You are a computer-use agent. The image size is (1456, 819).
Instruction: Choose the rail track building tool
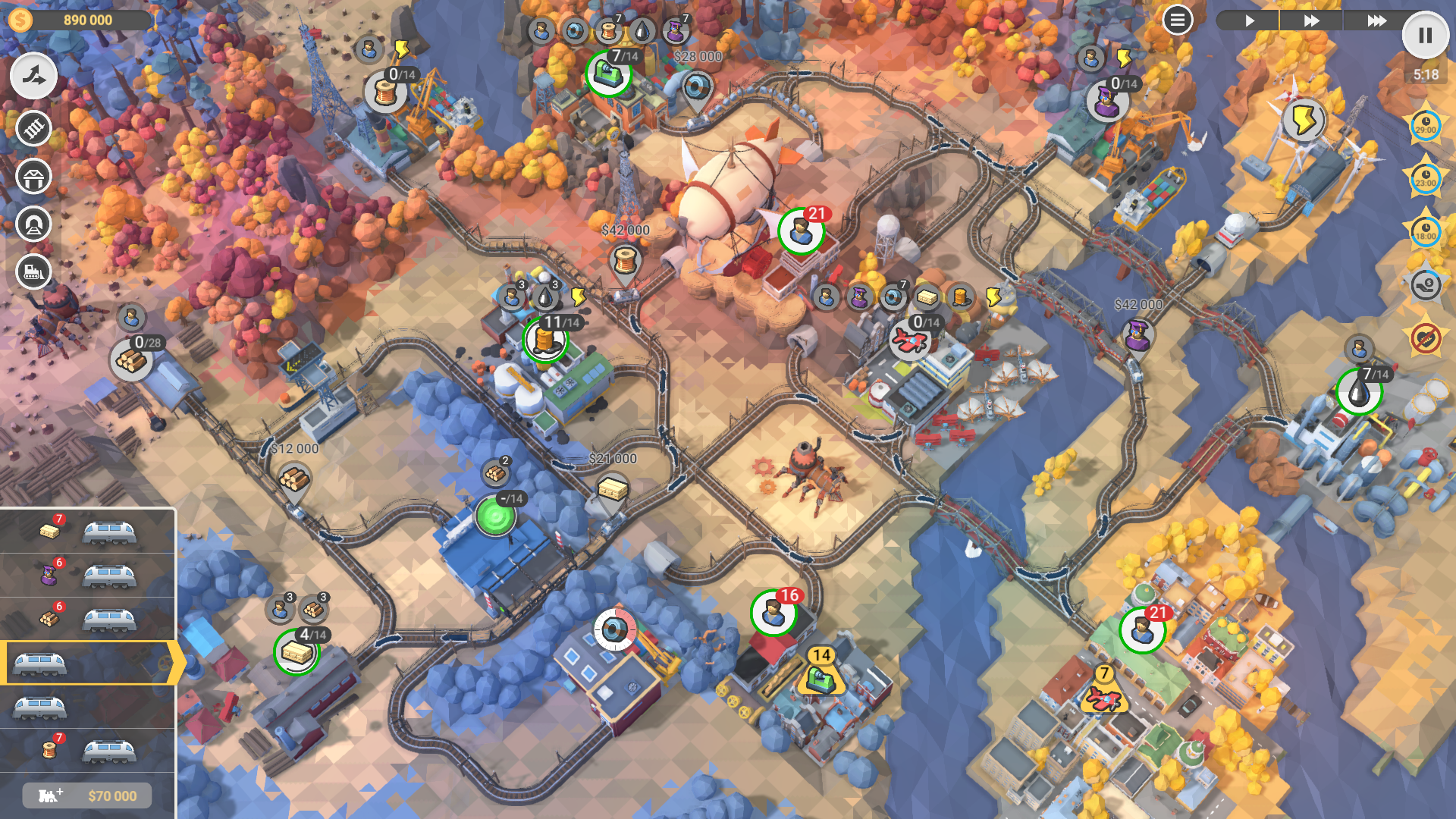tap(33, 129)
